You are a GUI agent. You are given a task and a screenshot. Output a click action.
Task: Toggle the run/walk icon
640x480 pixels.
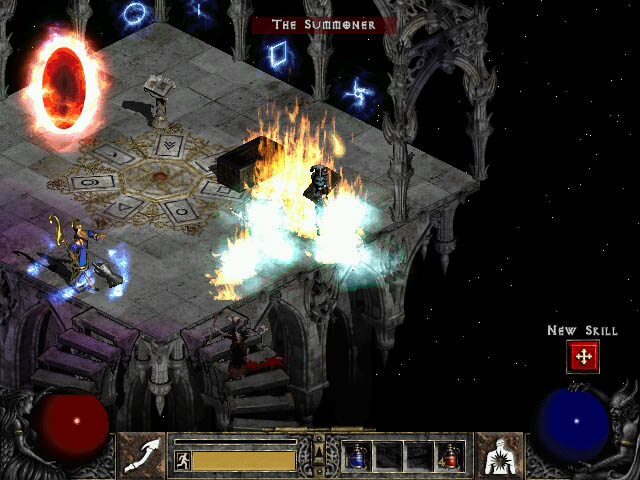pyautogui.click(x=183, y=461)
